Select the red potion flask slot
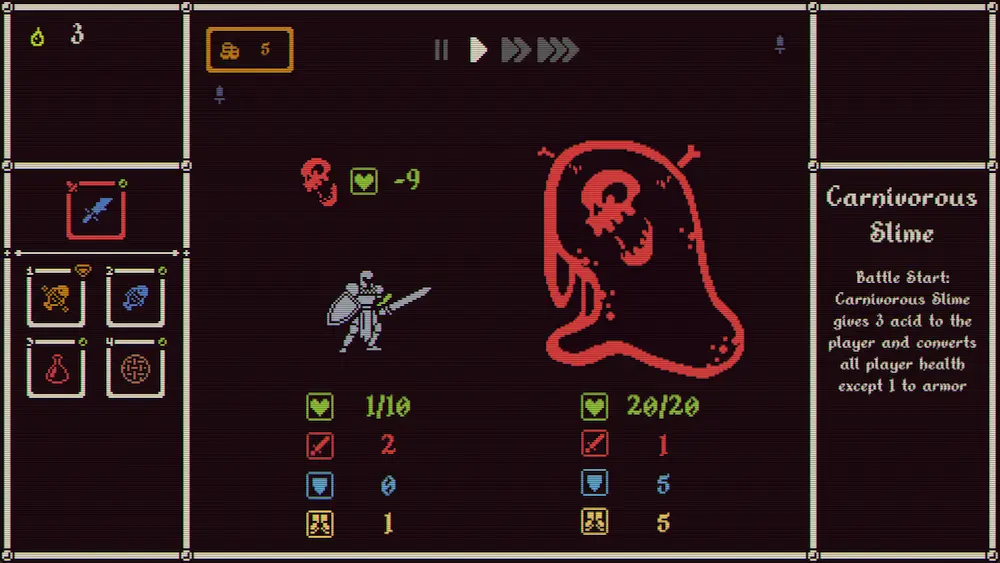This screenshot has width=1000, height=563. [56, 368]
